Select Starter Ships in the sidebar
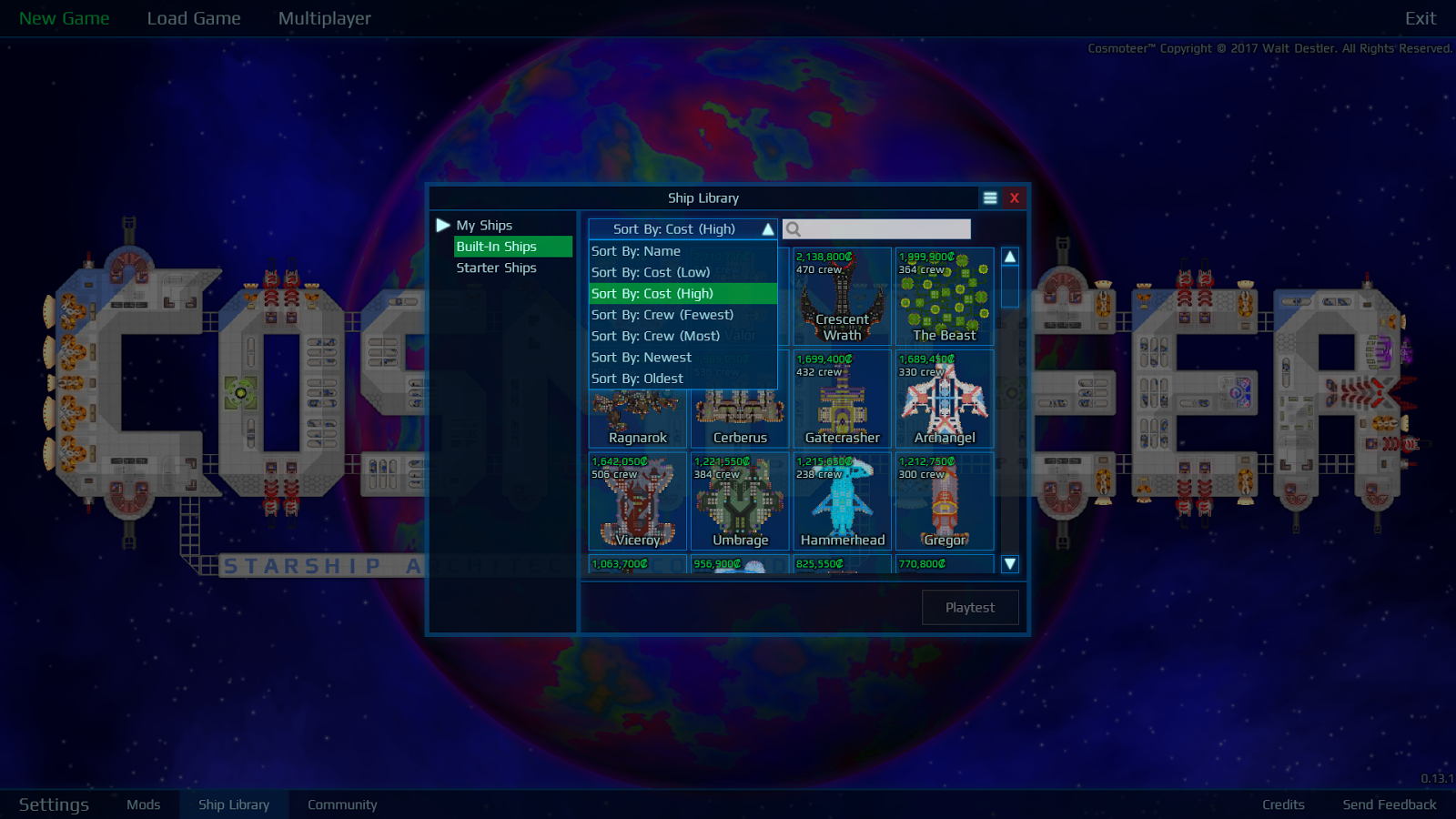Viewport: 1456px width, 819px height. [x=497, y=268]
